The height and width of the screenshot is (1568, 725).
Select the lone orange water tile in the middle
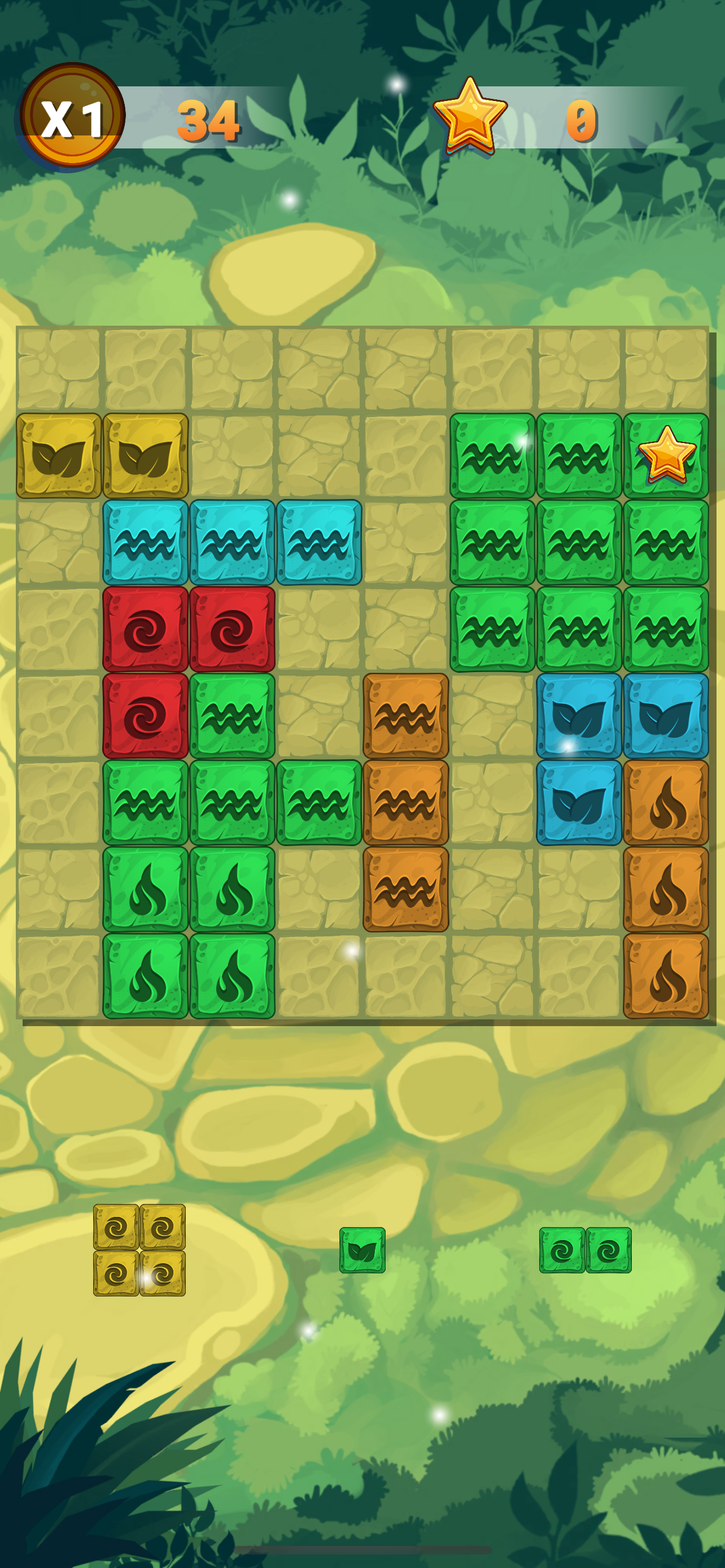405,719
